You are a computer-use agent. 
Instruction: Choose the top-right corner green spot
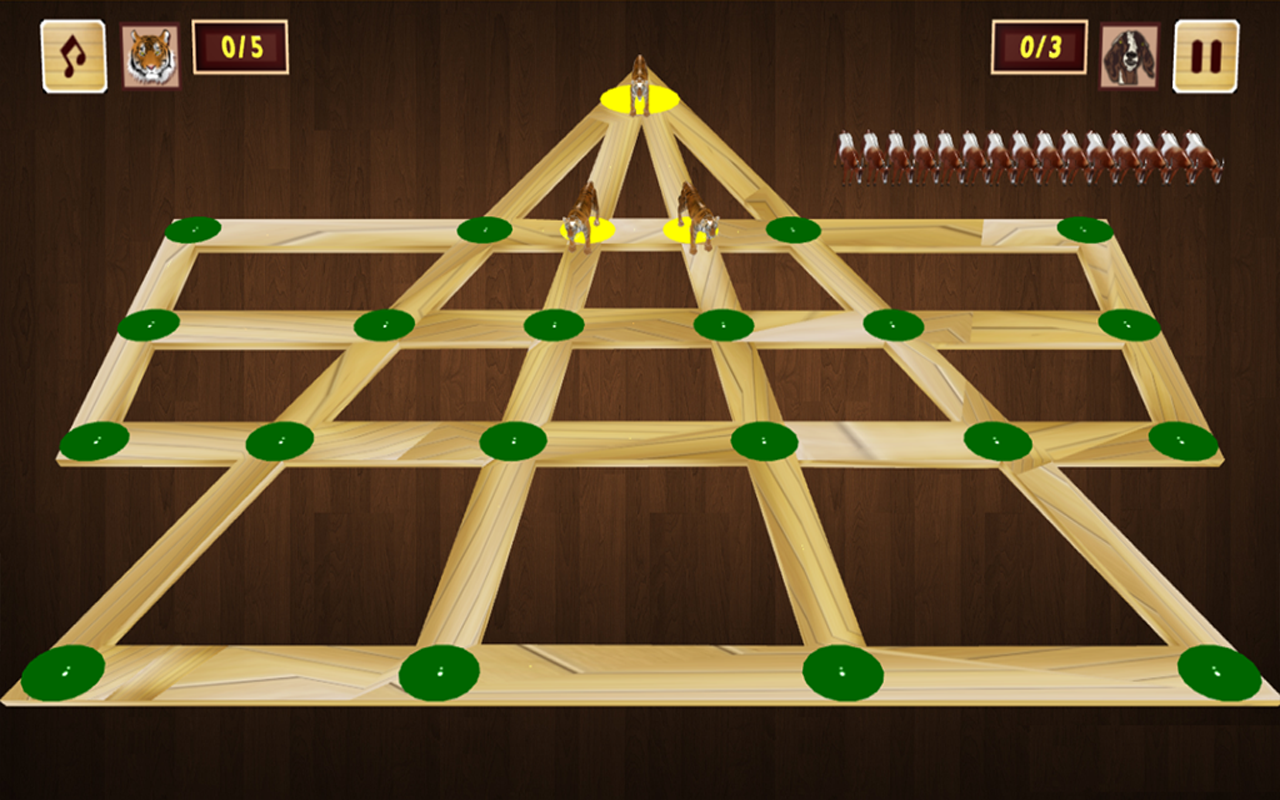(x=1085, y=230)
